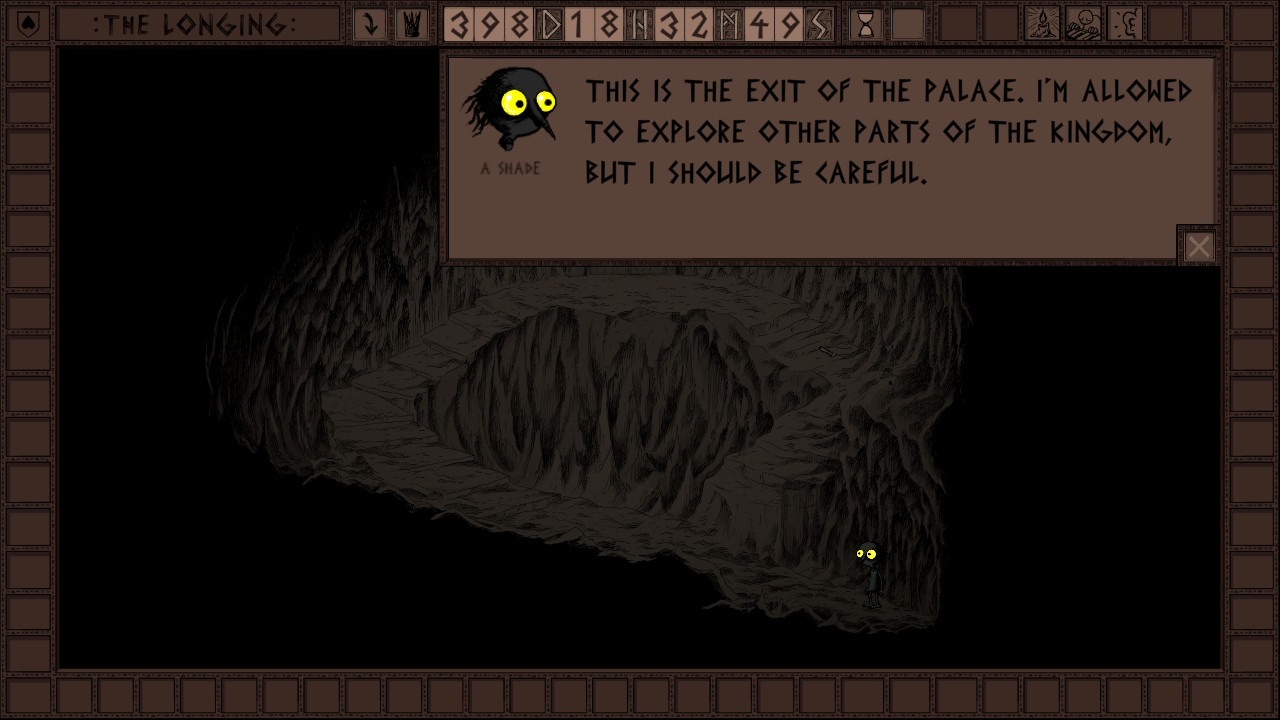This screenshot has height=720, width=1280.
Task: Open the curved down arrow button
Action: 370,24
